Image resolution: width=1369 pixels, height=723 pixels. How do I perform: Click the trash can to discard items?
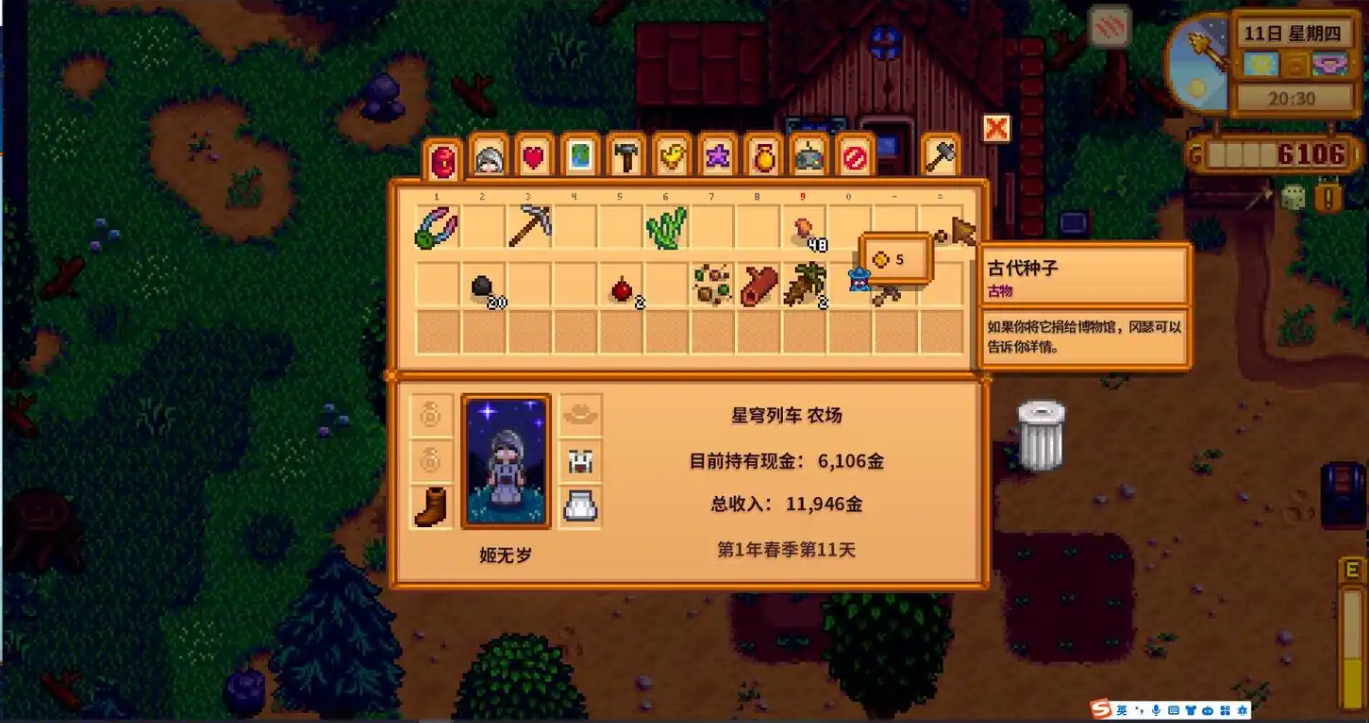click(1044, 434)
